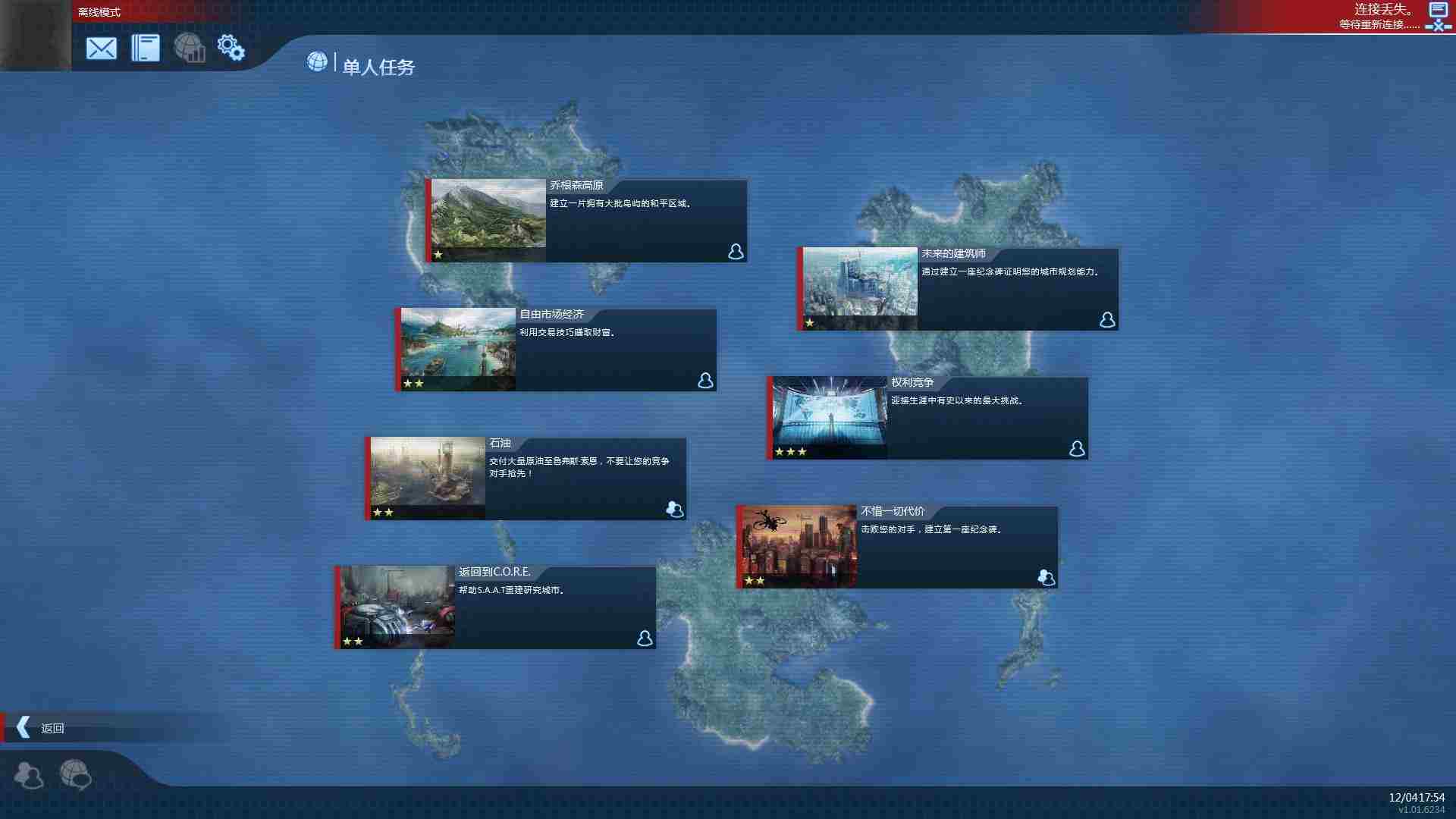1456x819 pixels.
Task: Select the 乔根森高原 mission card
Action: (586, 221)
